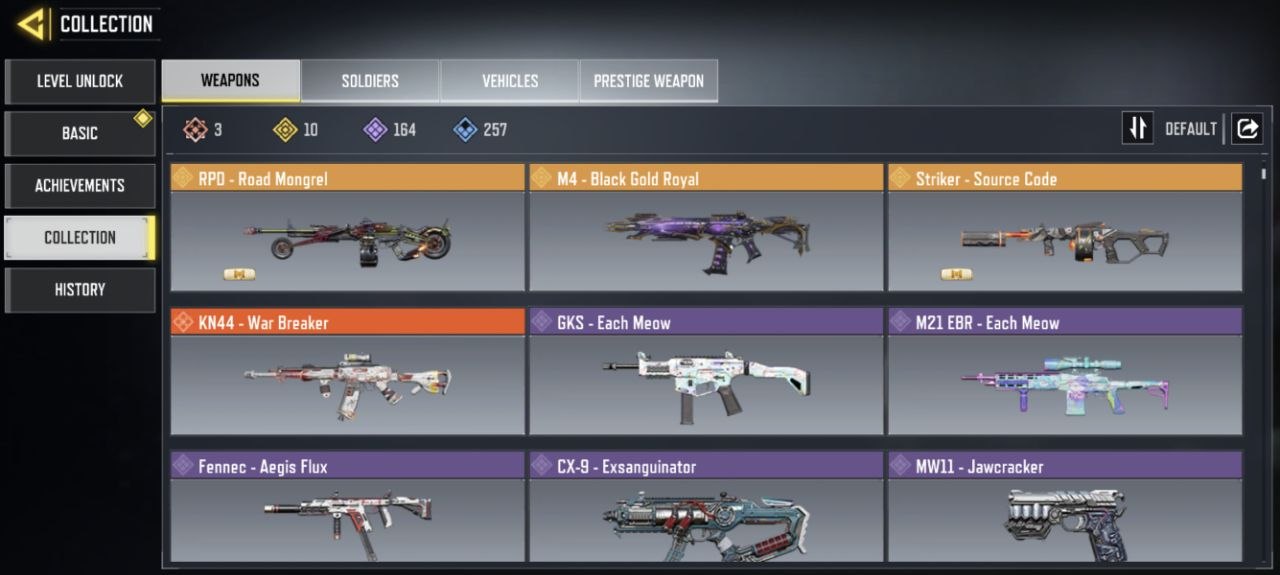
Task: Show the Achievements section
Action: click(80, 185)
